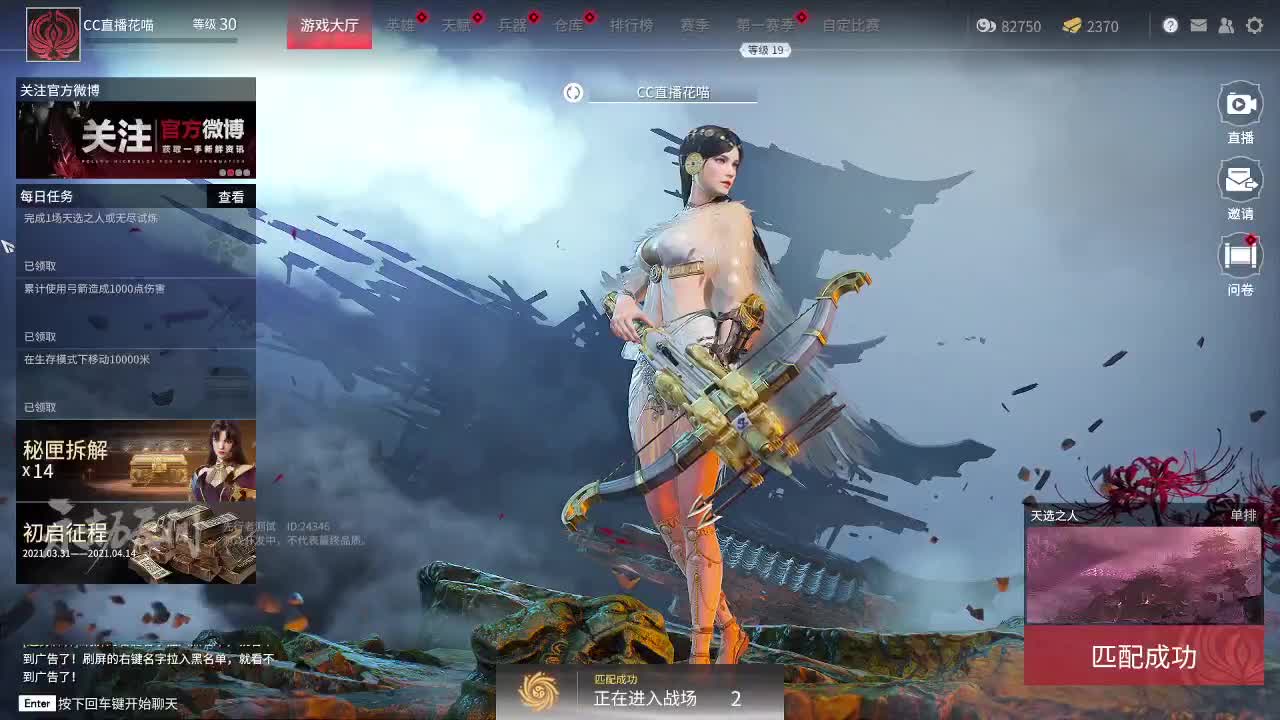The width and height of the screenshot is (1280, 720).
Task: Open the help question mark icon
Action: pyautogui.click(x=1170, y=25)
